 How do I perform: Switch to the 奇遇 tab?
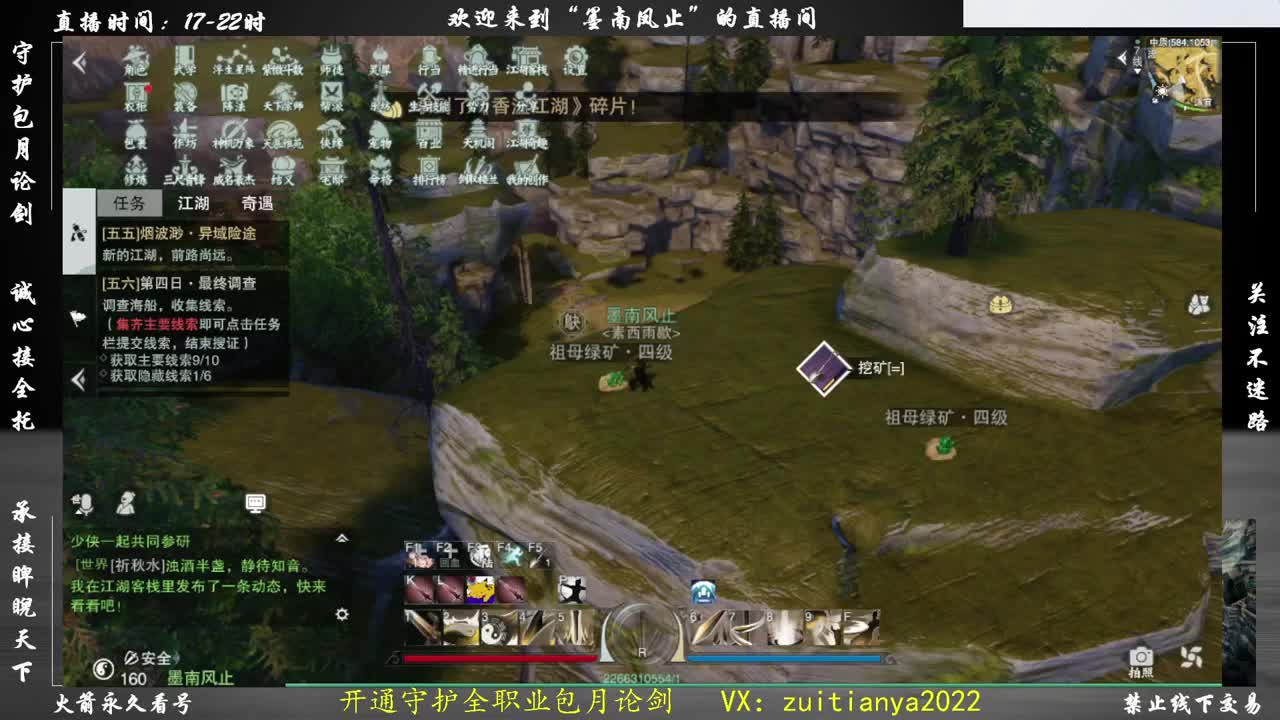pyautogui.click(x=257, y=203)
